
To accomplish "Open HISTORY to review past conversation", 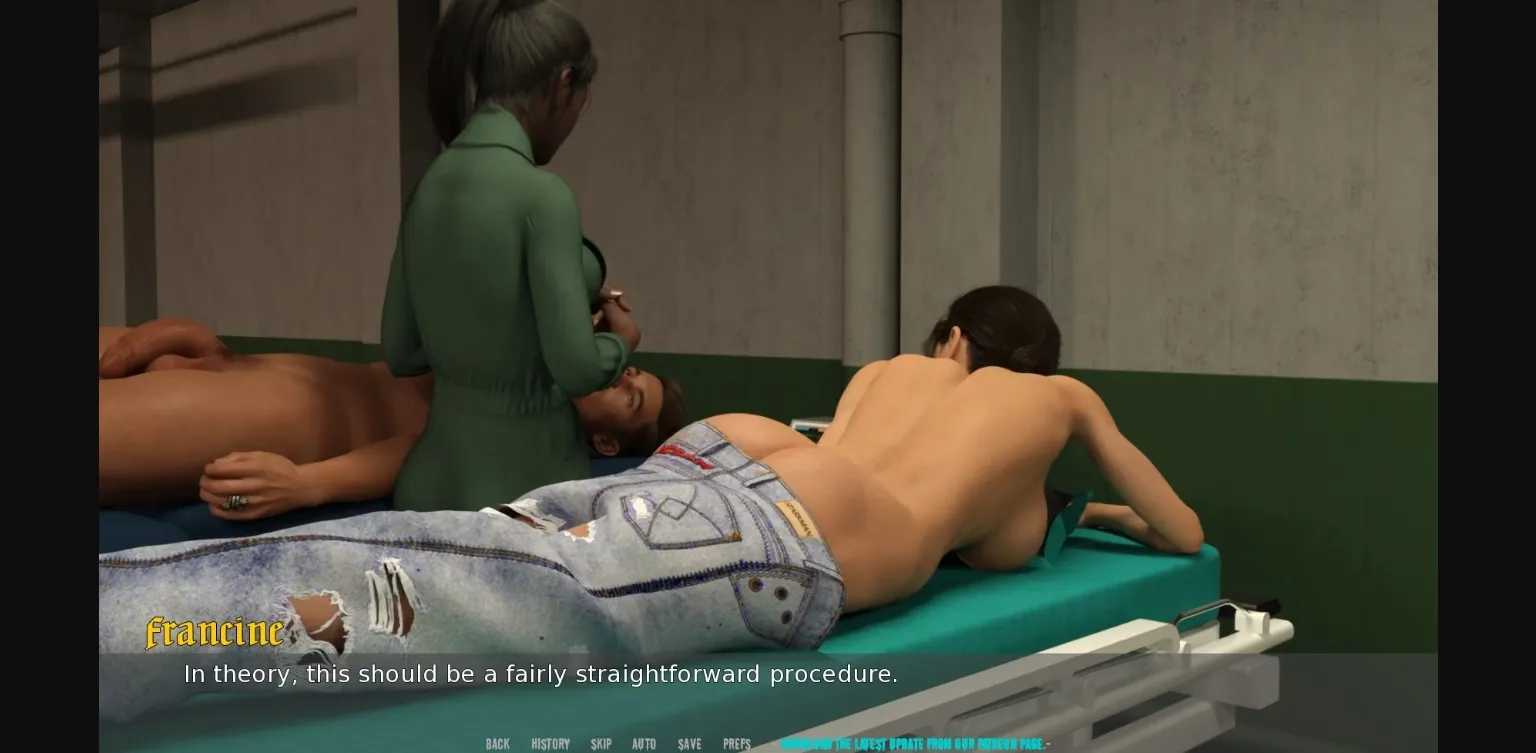I will click(x=549, y=744).
